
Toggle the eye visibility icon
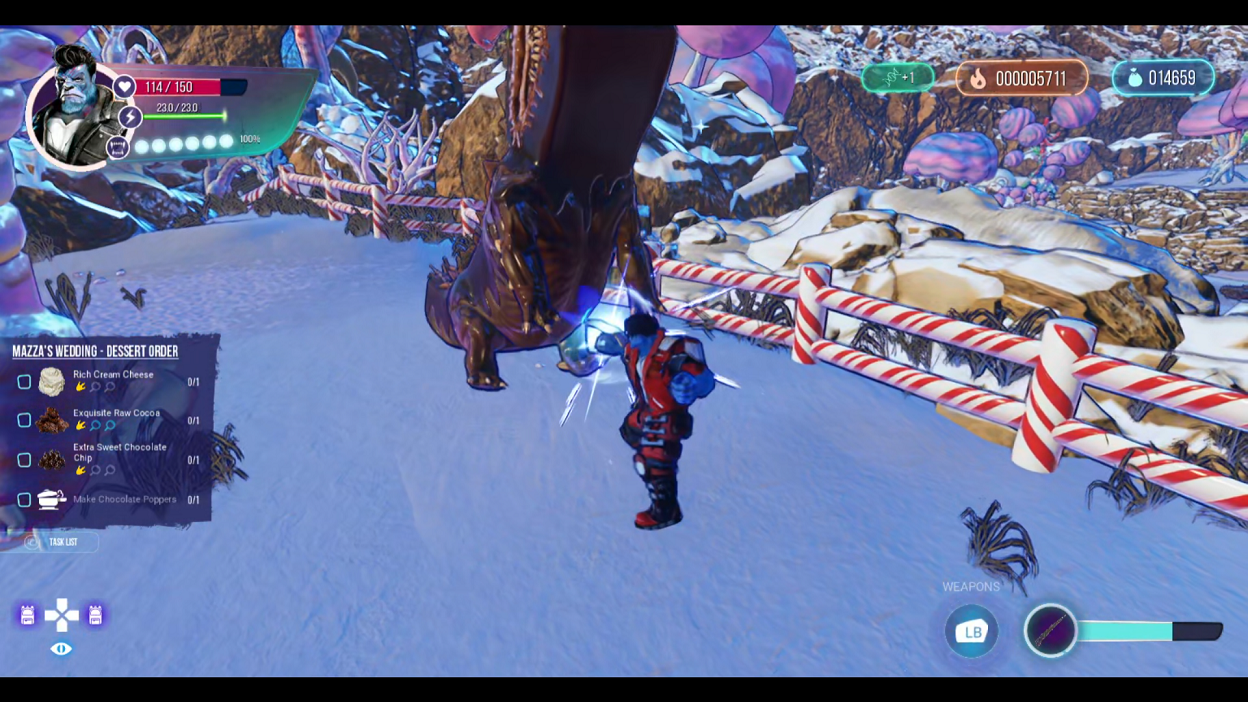61,649
